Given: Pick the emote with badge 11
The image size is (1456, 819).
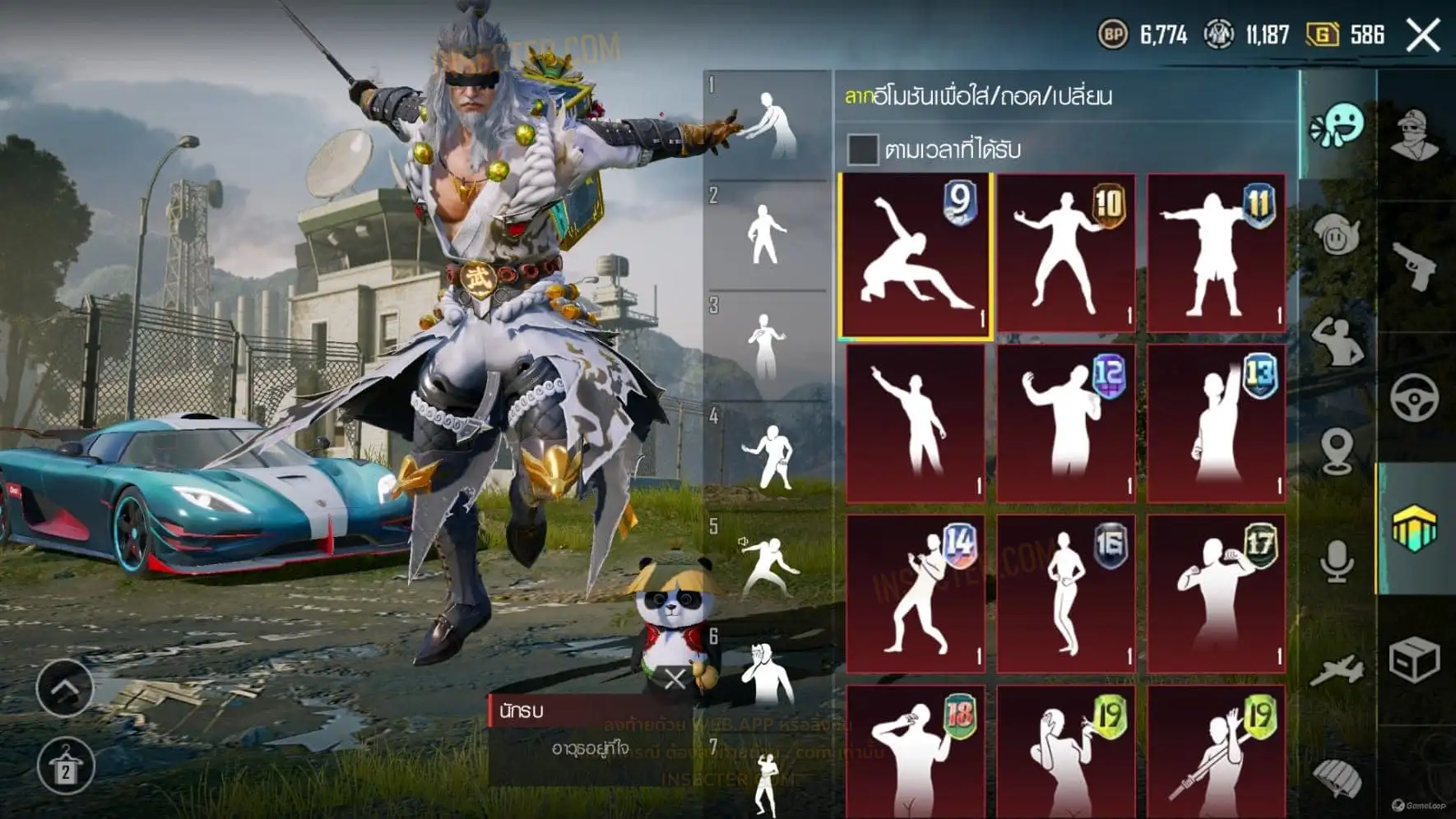Looking at the screenshot, I should coord(1216,253).
